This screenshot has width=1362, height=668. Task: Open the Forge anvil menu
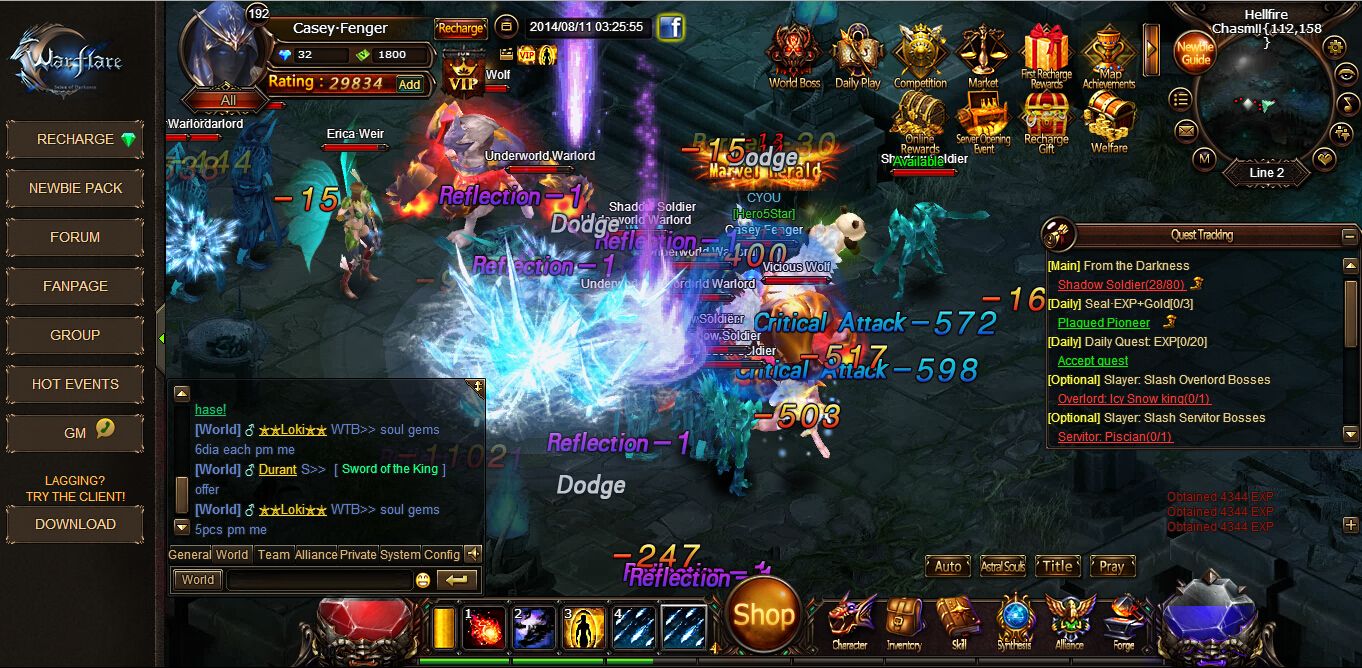tap(1124, 620)
